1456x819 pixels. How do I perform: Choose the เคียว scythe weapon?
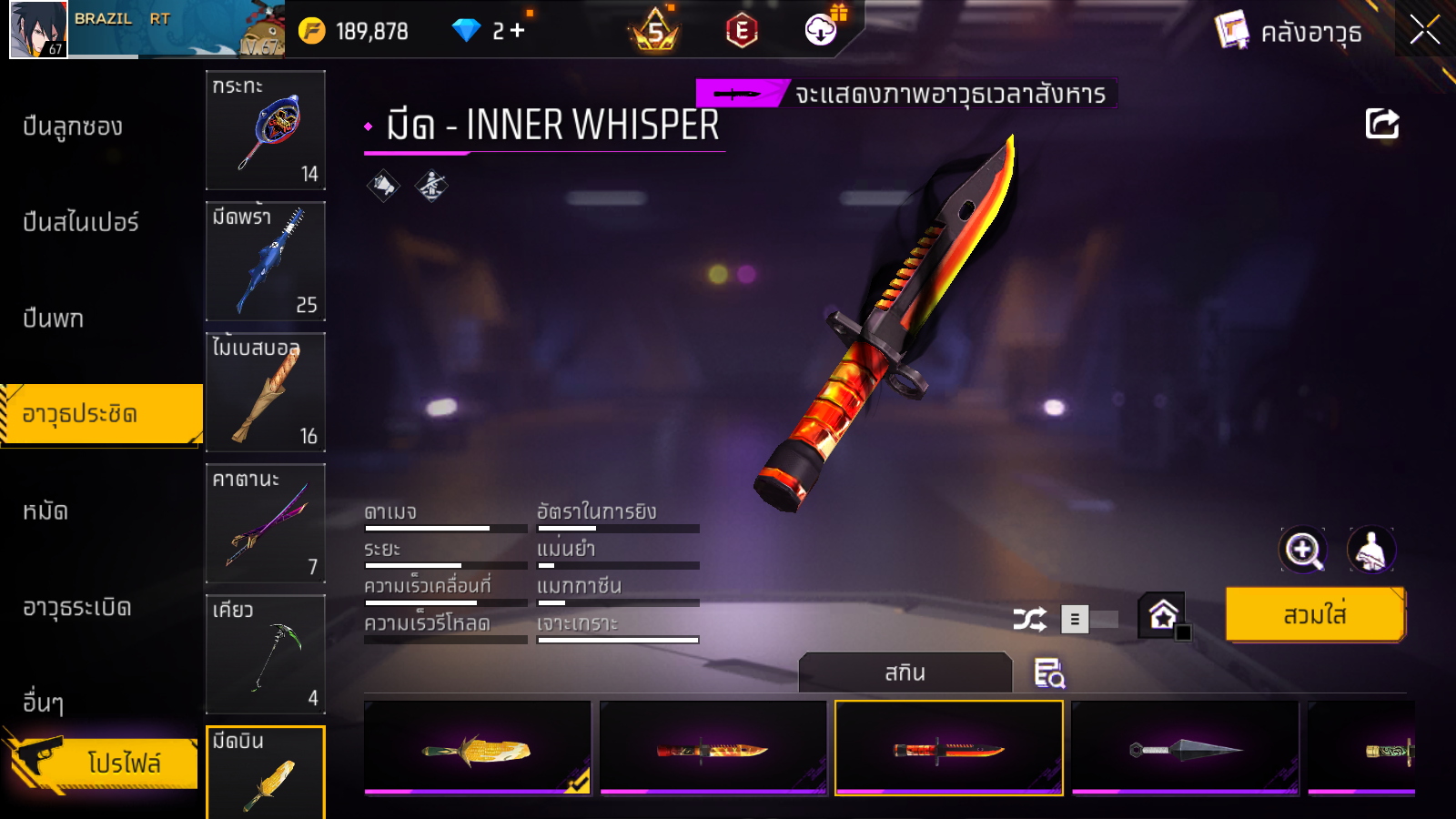pyautogui.click(x=266, y=654)
